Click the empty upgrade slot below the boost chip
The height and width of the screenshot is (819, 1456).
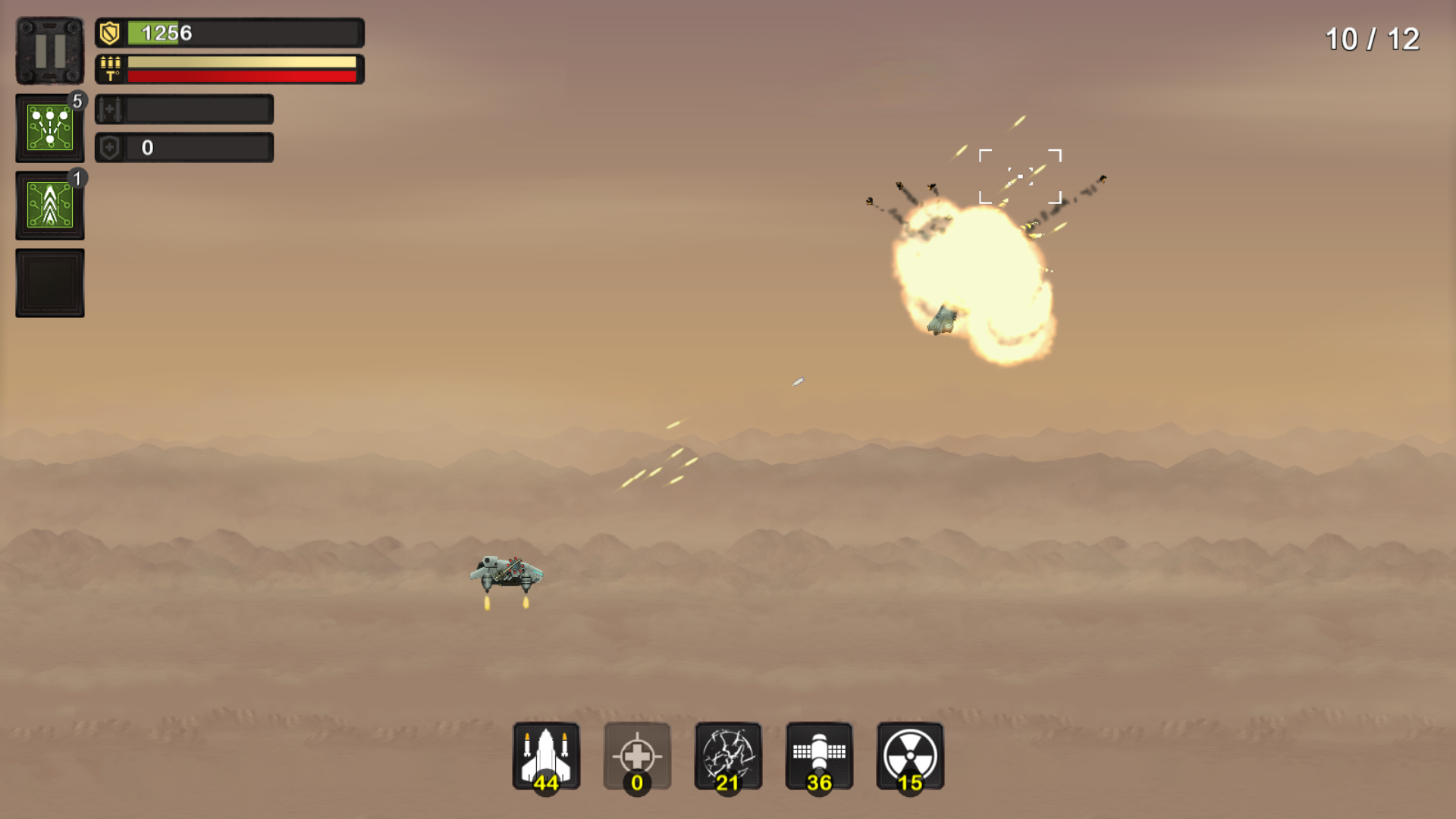[49, 281]
